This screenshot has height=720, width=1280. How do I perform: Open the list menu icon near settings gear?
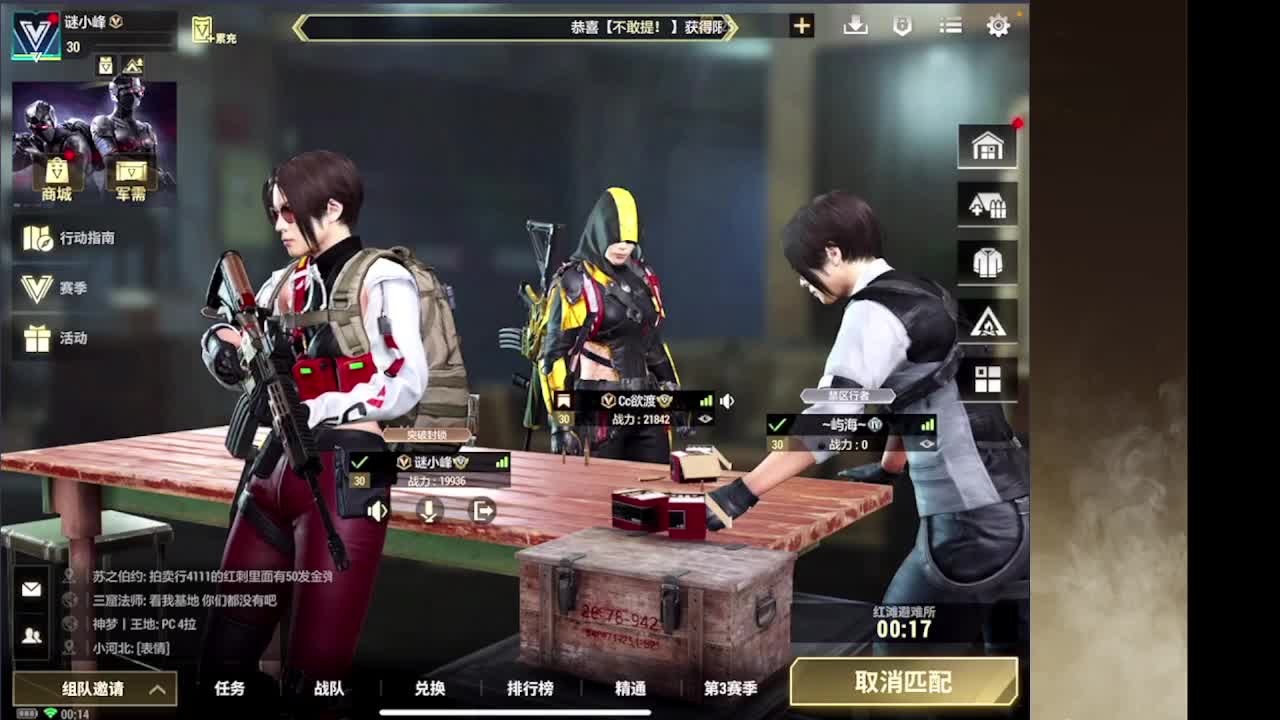pyautogui.click(x=949, y=26)
